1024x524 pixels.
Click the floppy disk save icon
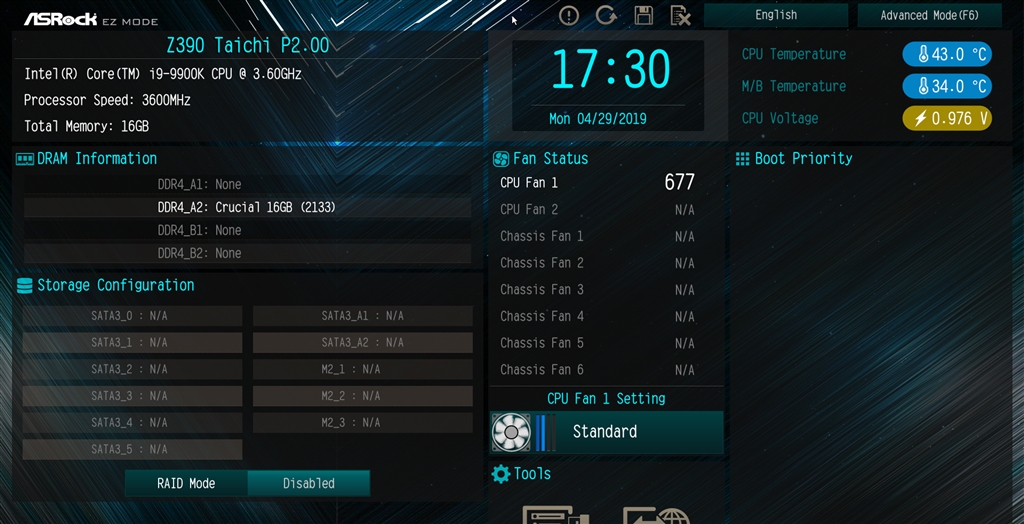click(643, 15)
